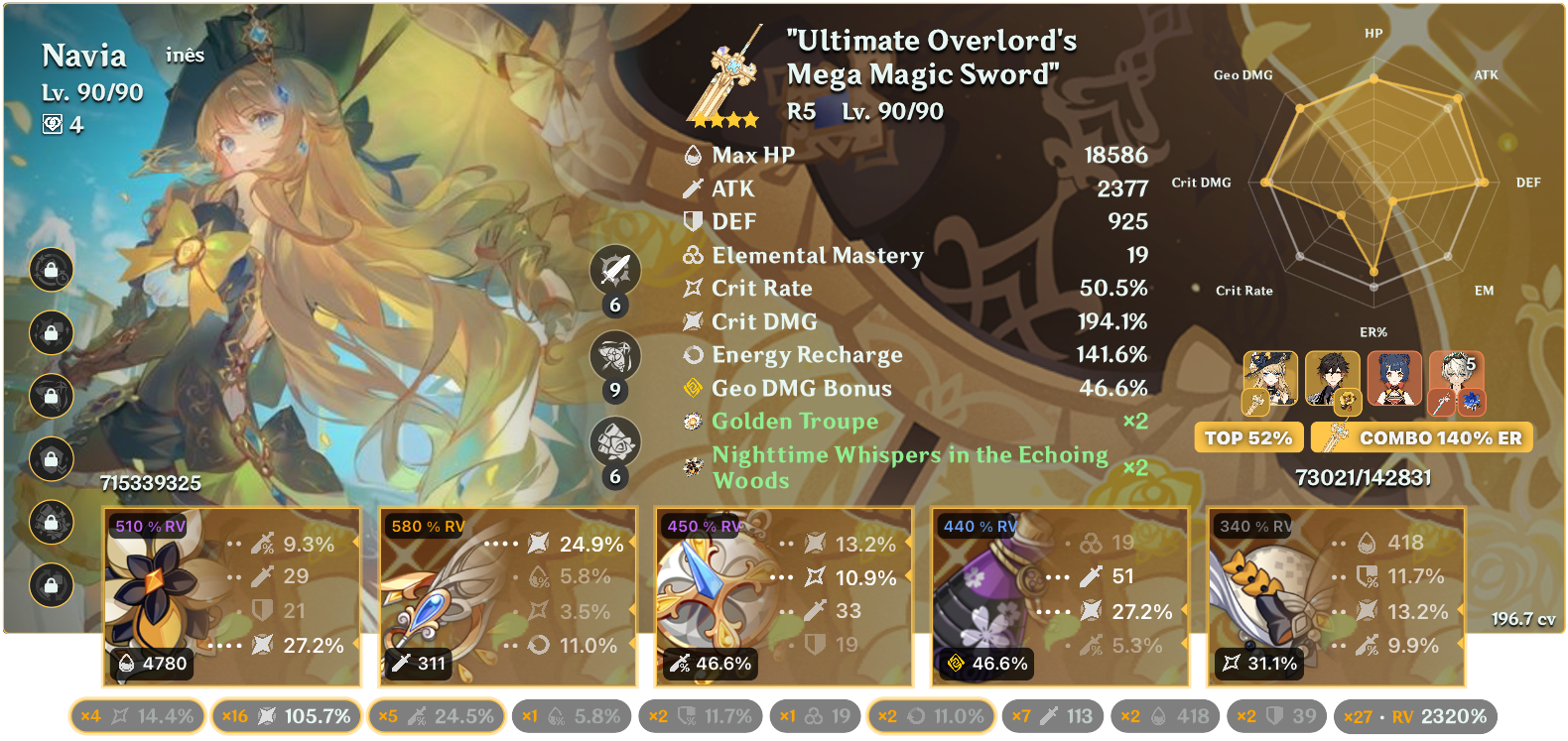Viewport: 1568px width, 741px height.
Task: Click the Energy Recharge stat icon
Action: point(694,355)
